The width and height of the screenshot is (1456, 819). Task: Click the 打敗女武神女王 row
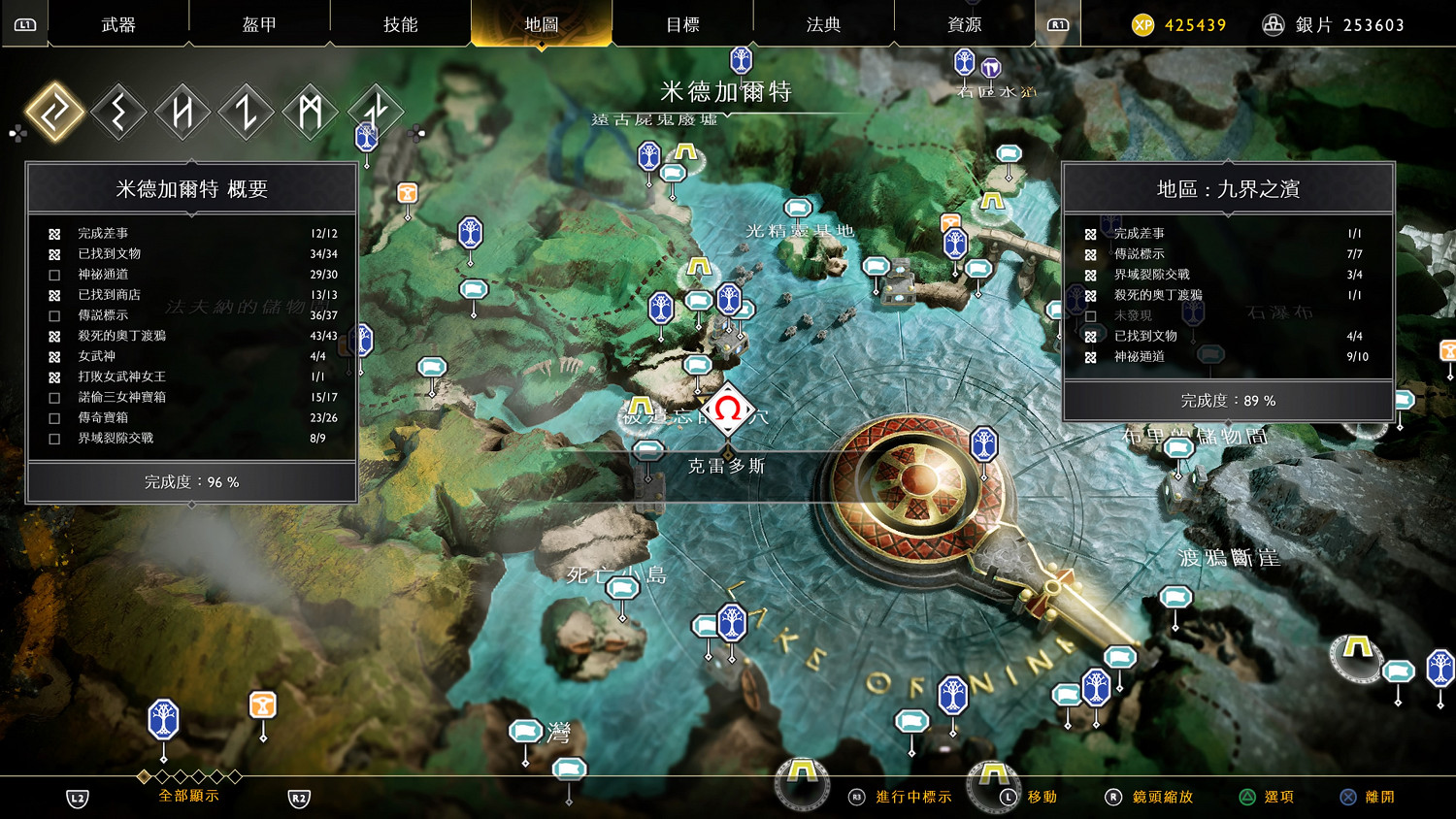(x=192, y=377)
